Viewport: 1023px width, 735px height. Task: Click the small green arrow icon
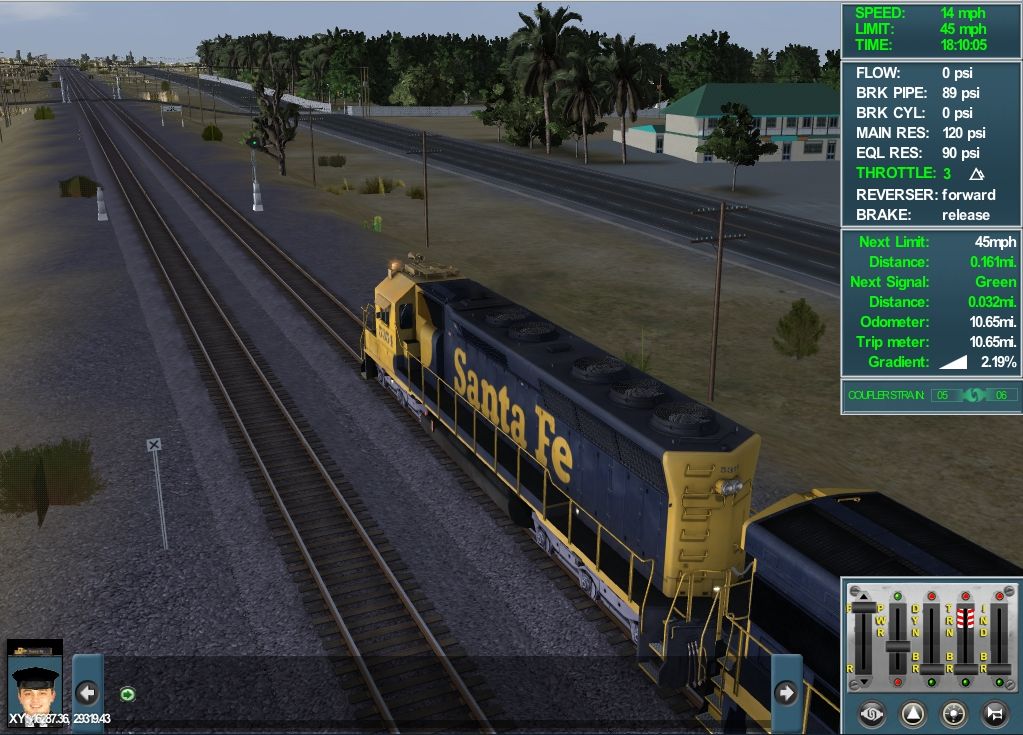(127, 693)
